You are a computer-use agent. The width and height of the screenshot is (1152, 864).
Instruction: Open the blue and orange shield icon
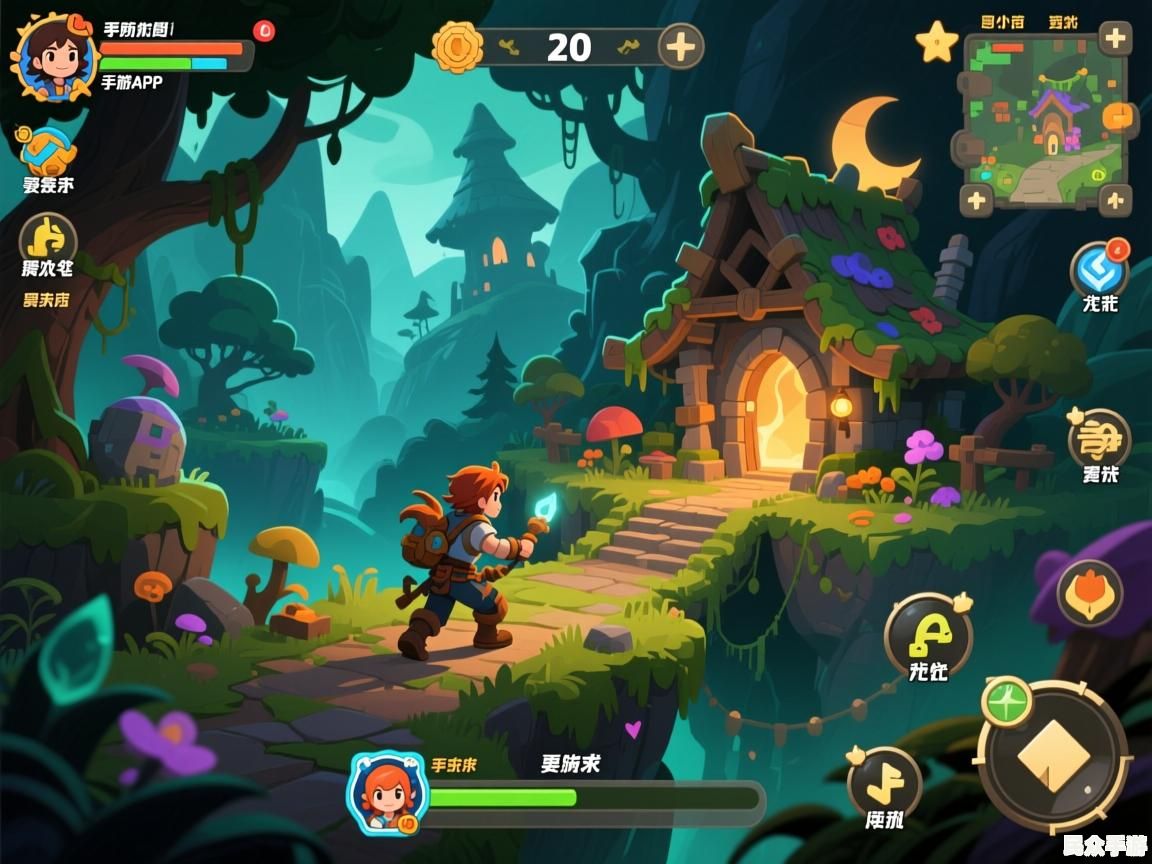click(47, 150)
